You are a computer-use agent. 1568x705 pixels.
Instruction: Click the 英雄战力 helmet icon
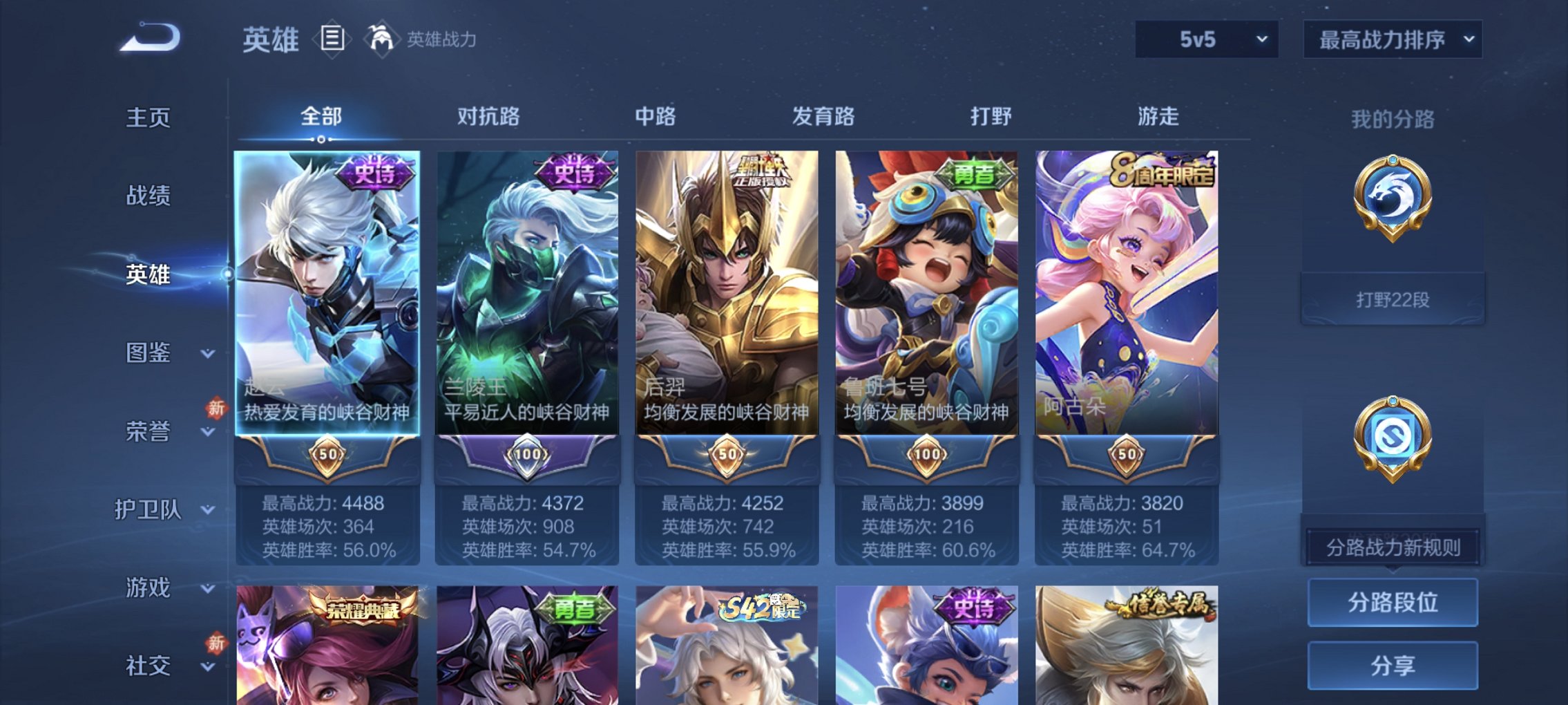tap(382, 39)
